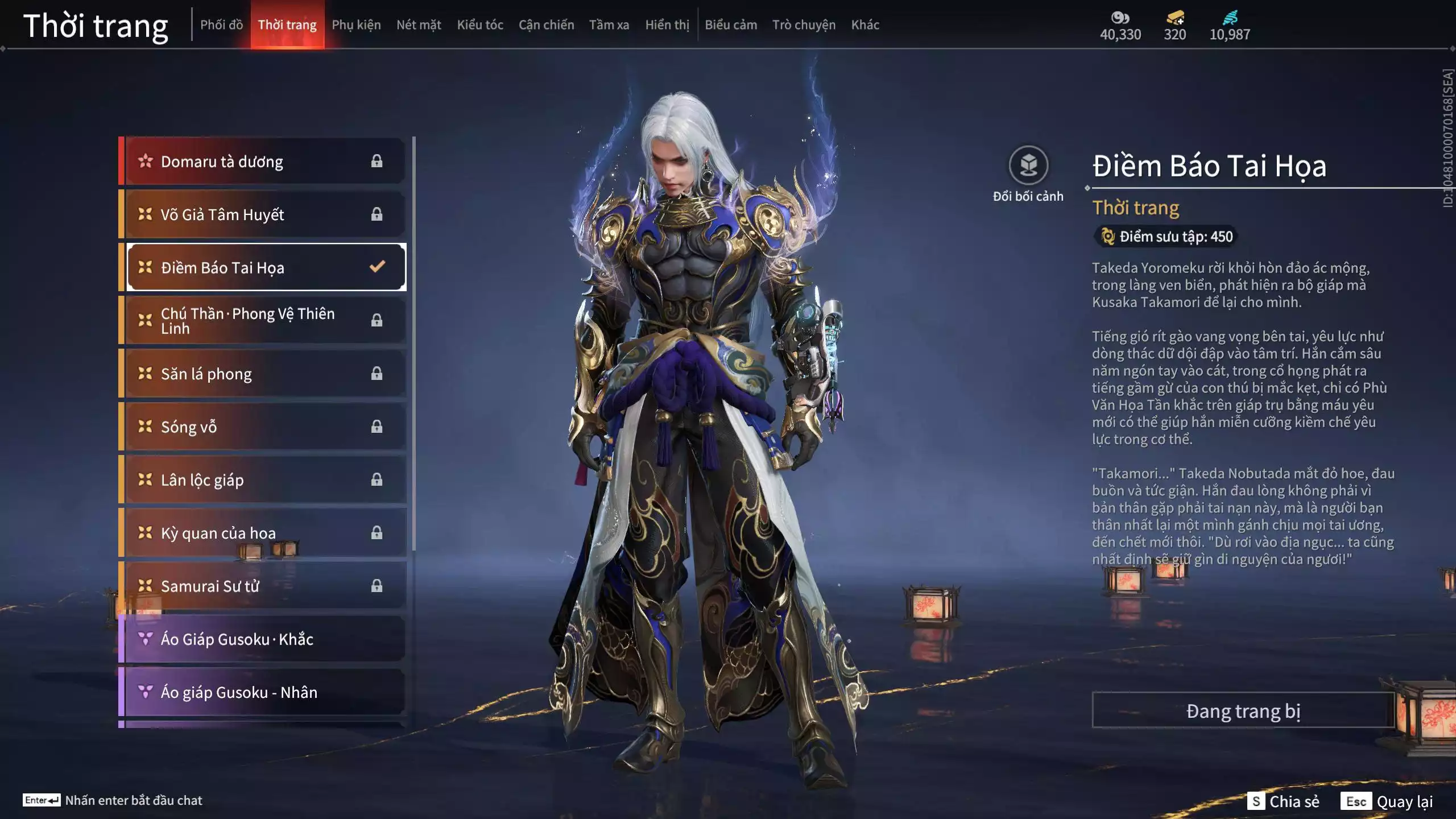This screenshot has width=1456, height=819.
Task: Switch to Kiểu tóc tab
Action: (x=480, y=25)
